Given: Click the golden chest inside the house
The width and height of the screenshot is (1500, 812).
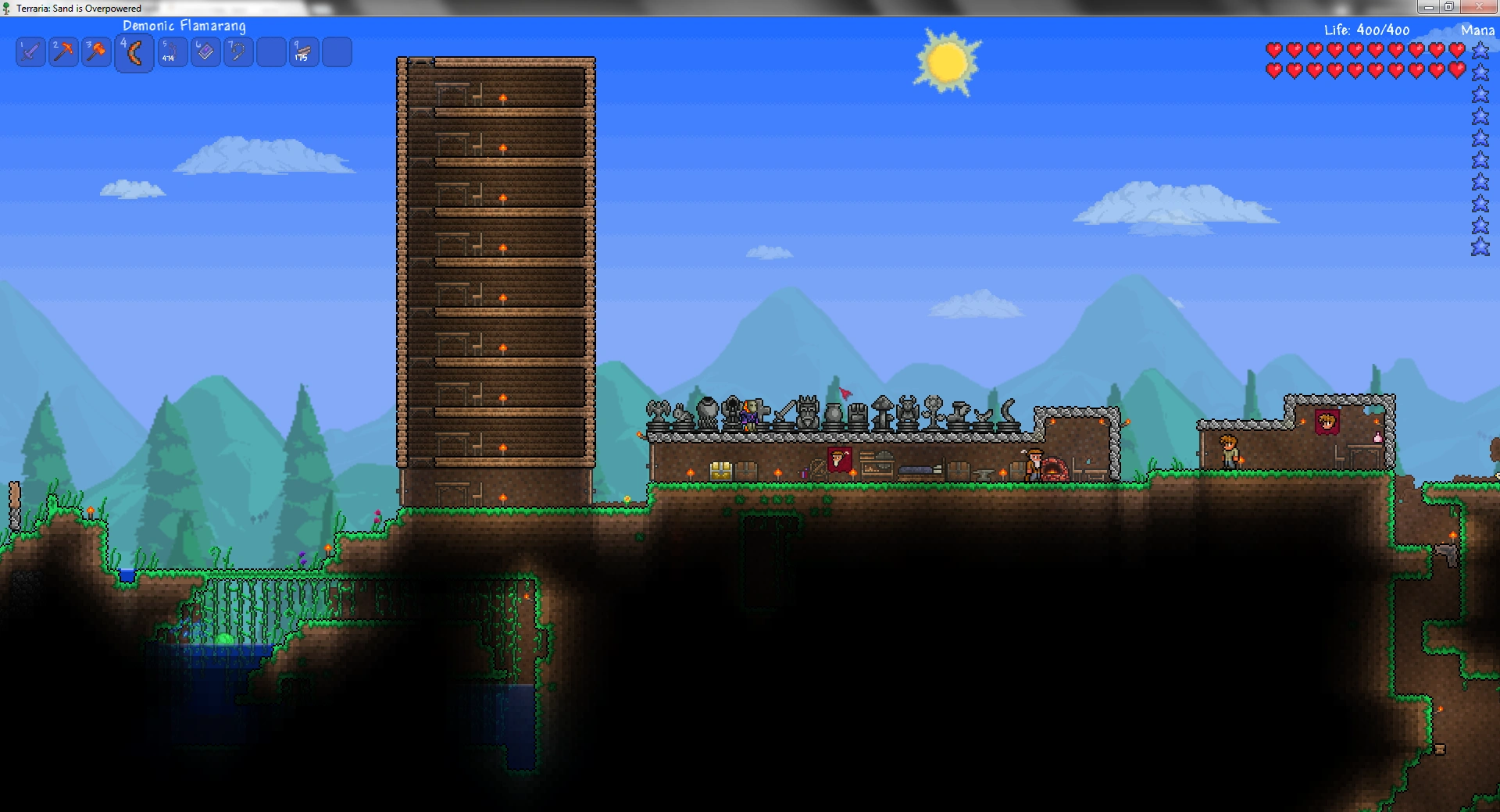Looking at the screenshot, I should [x=723, y=469].
